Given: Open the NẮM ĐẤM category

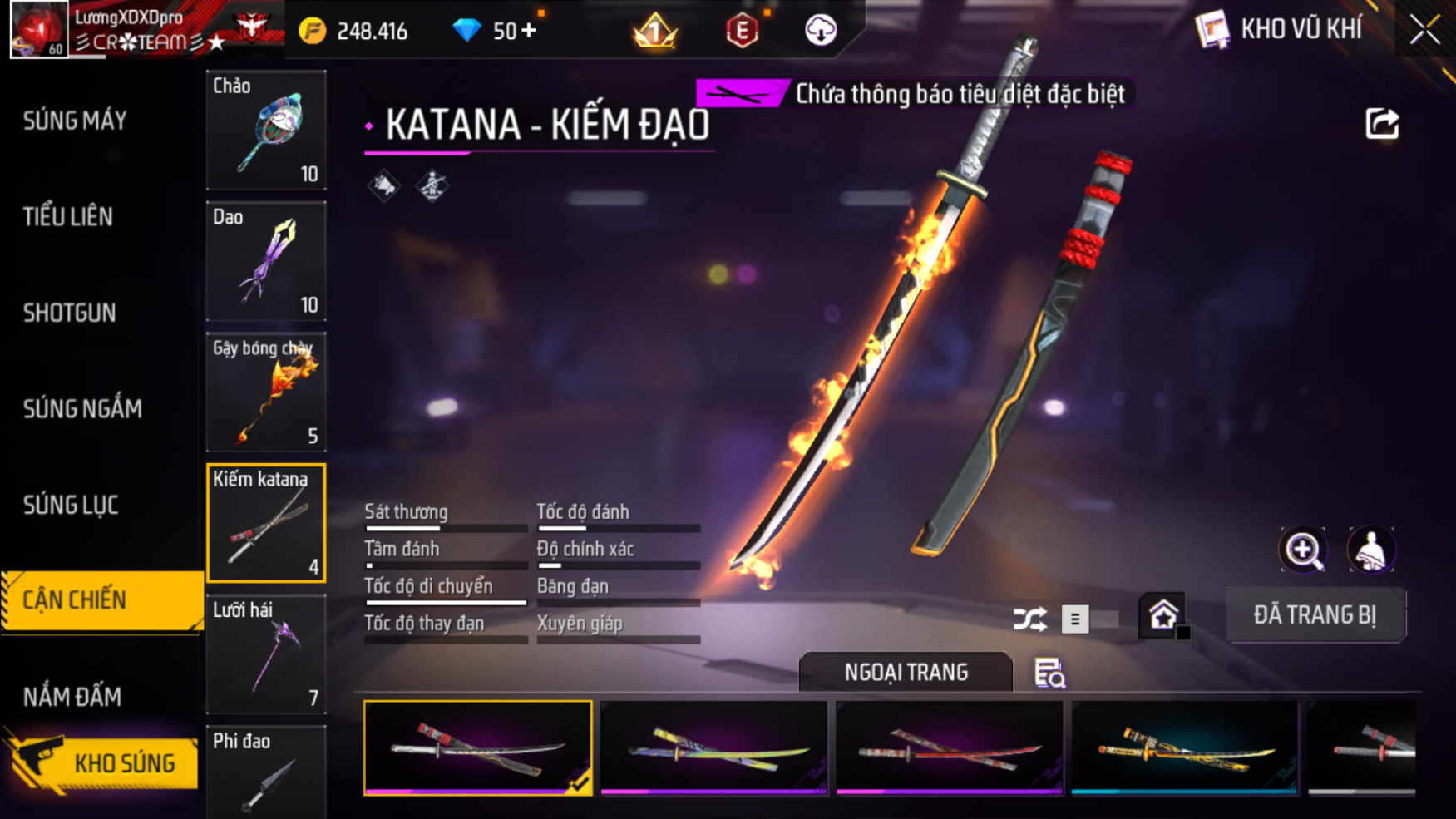Looking at the screenshot, I should point(72,697).
